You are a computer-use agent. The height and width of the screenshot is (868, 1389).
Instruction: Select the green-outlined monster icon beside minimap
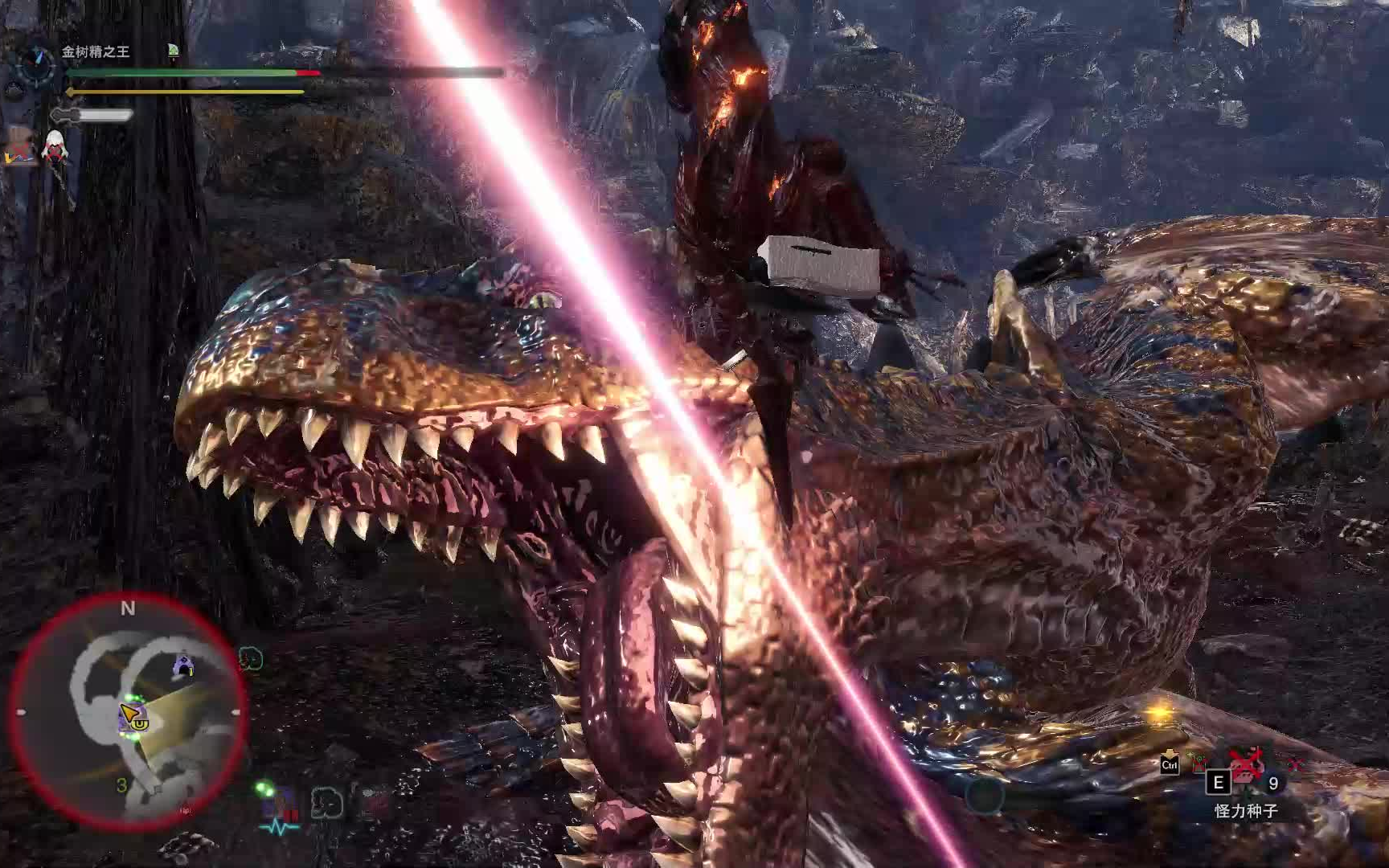click(x=252, y=660)
